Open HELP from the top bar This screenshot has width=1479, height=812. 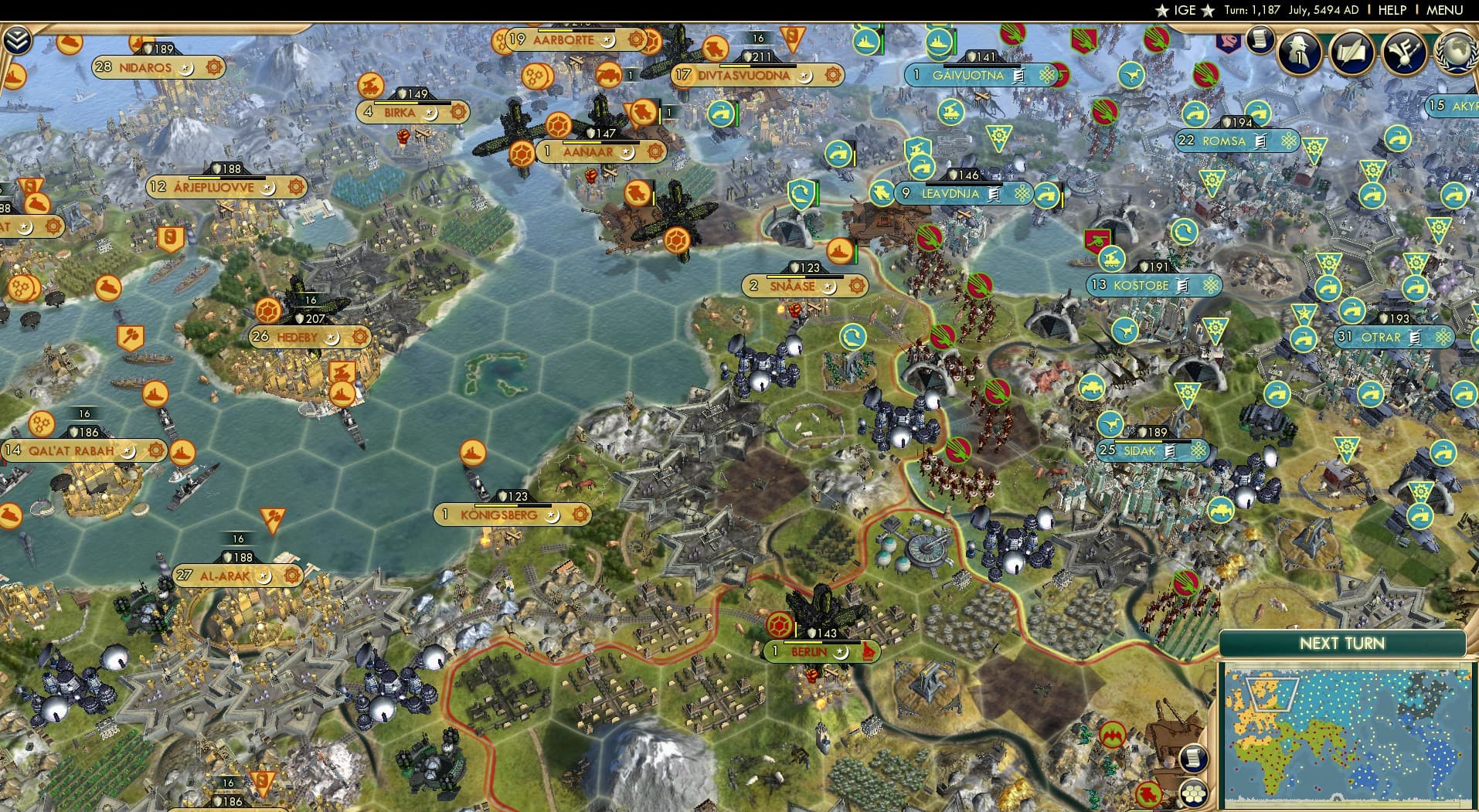point(1392,10)
